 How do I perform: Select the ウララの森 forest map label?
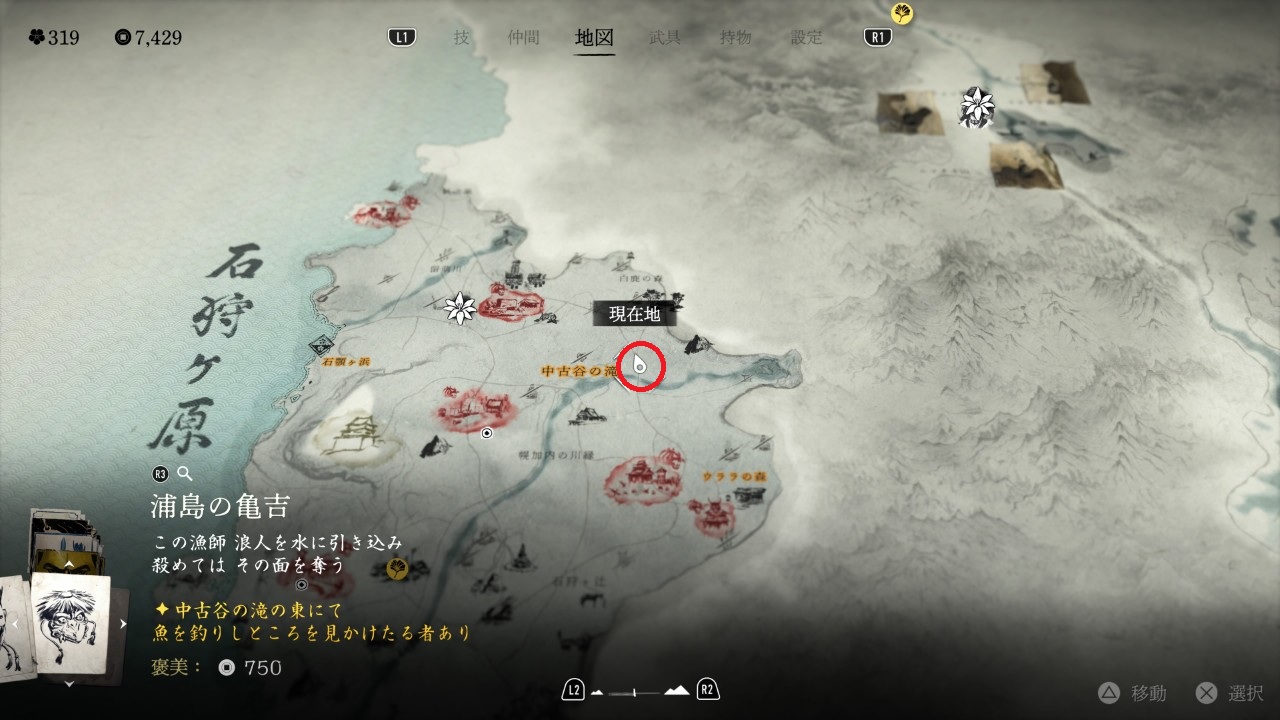pos(734,476)
